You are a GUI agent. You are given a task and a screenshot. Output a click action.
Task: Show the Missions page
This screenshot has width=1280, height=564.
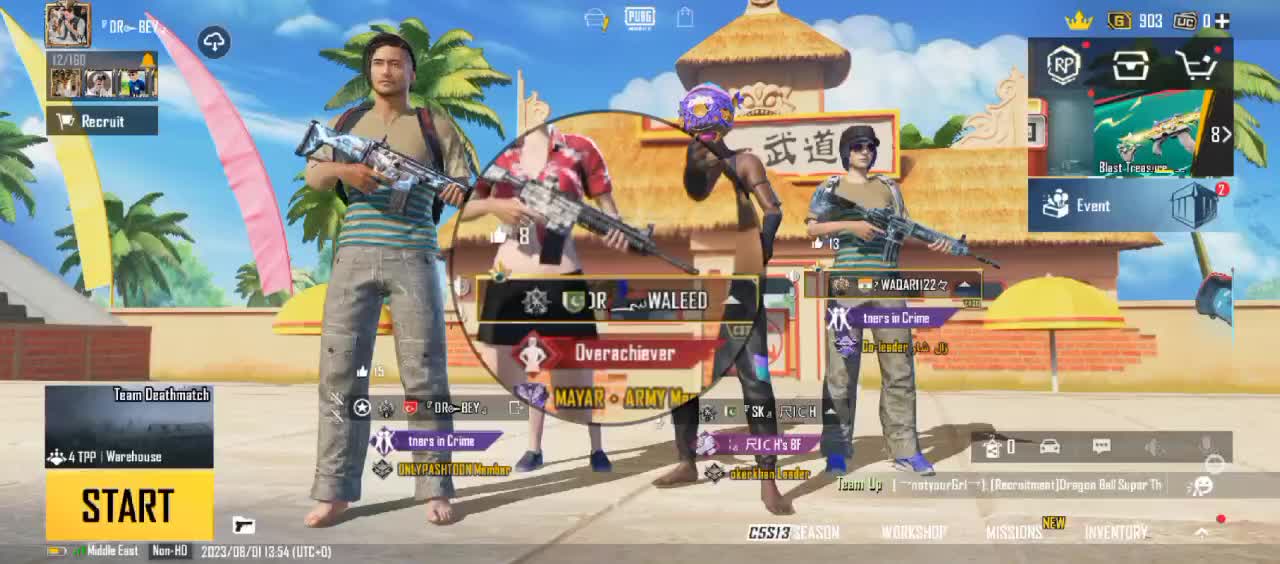[x=1014, y=533]
